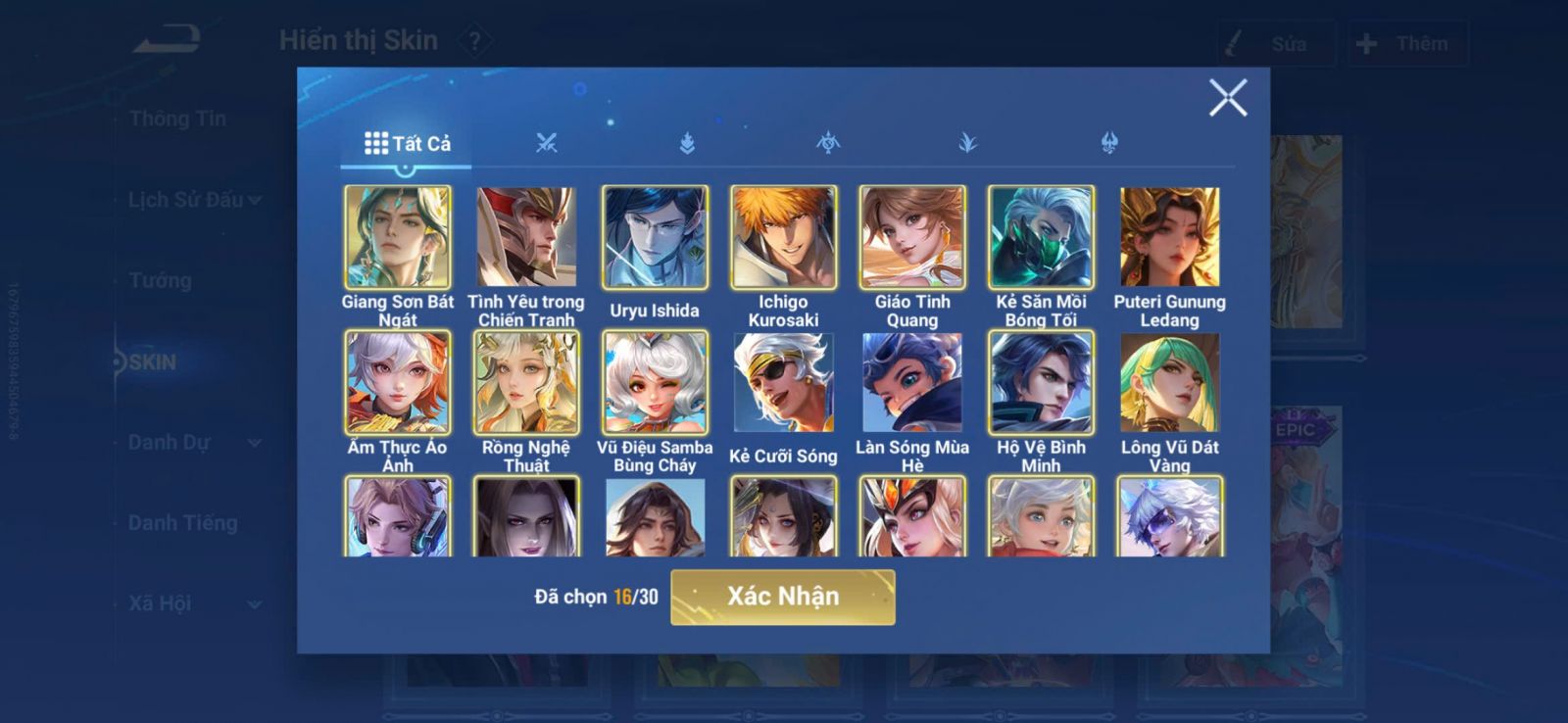This screenshot has height=723, width=1568.
Task: Choose the Tình Yêu trong Chiến Tranh skin
Action: pos(526,237)
